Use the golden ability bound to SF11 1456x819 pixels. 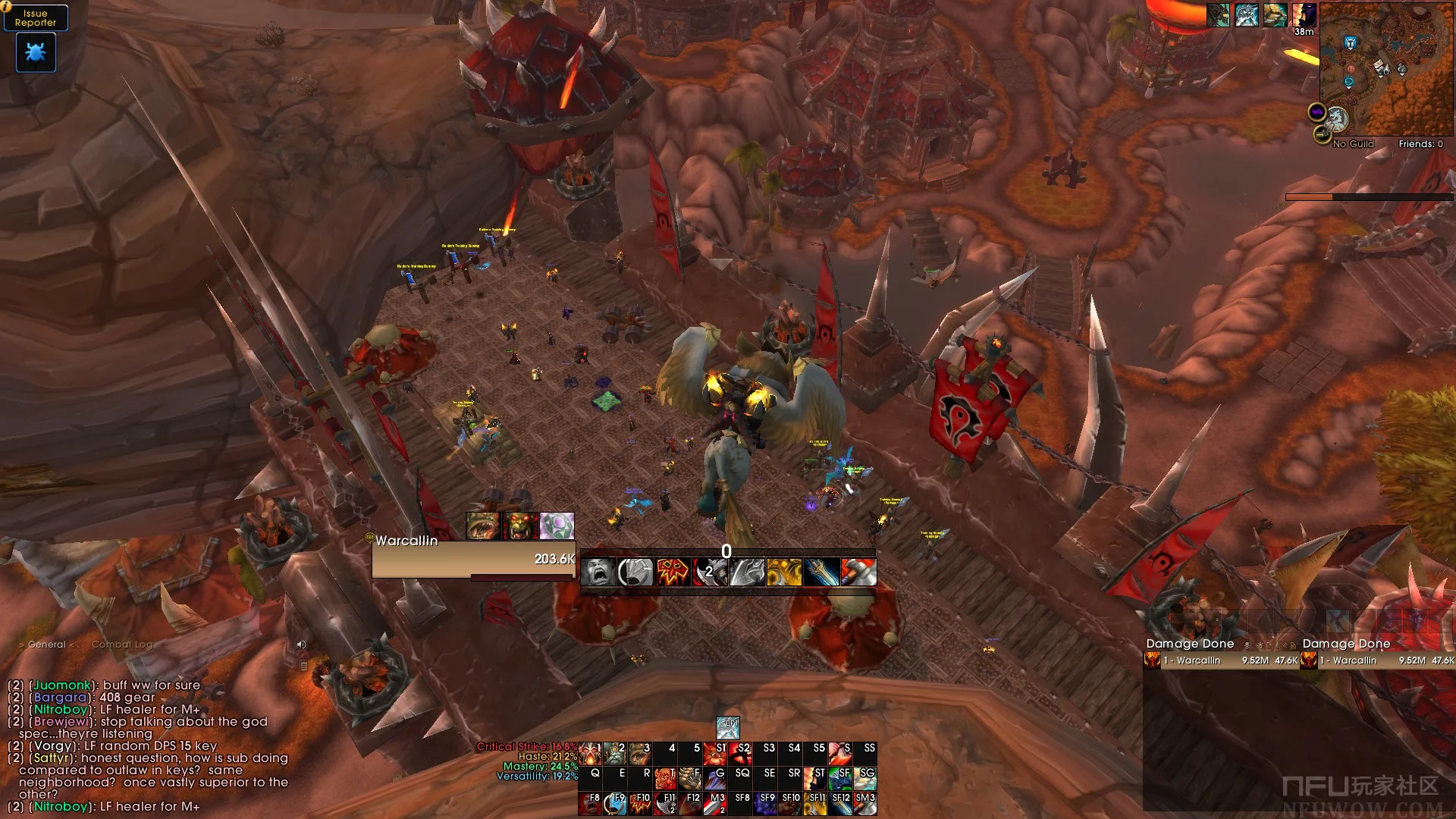pyautogui.click(x=815, y=803)
